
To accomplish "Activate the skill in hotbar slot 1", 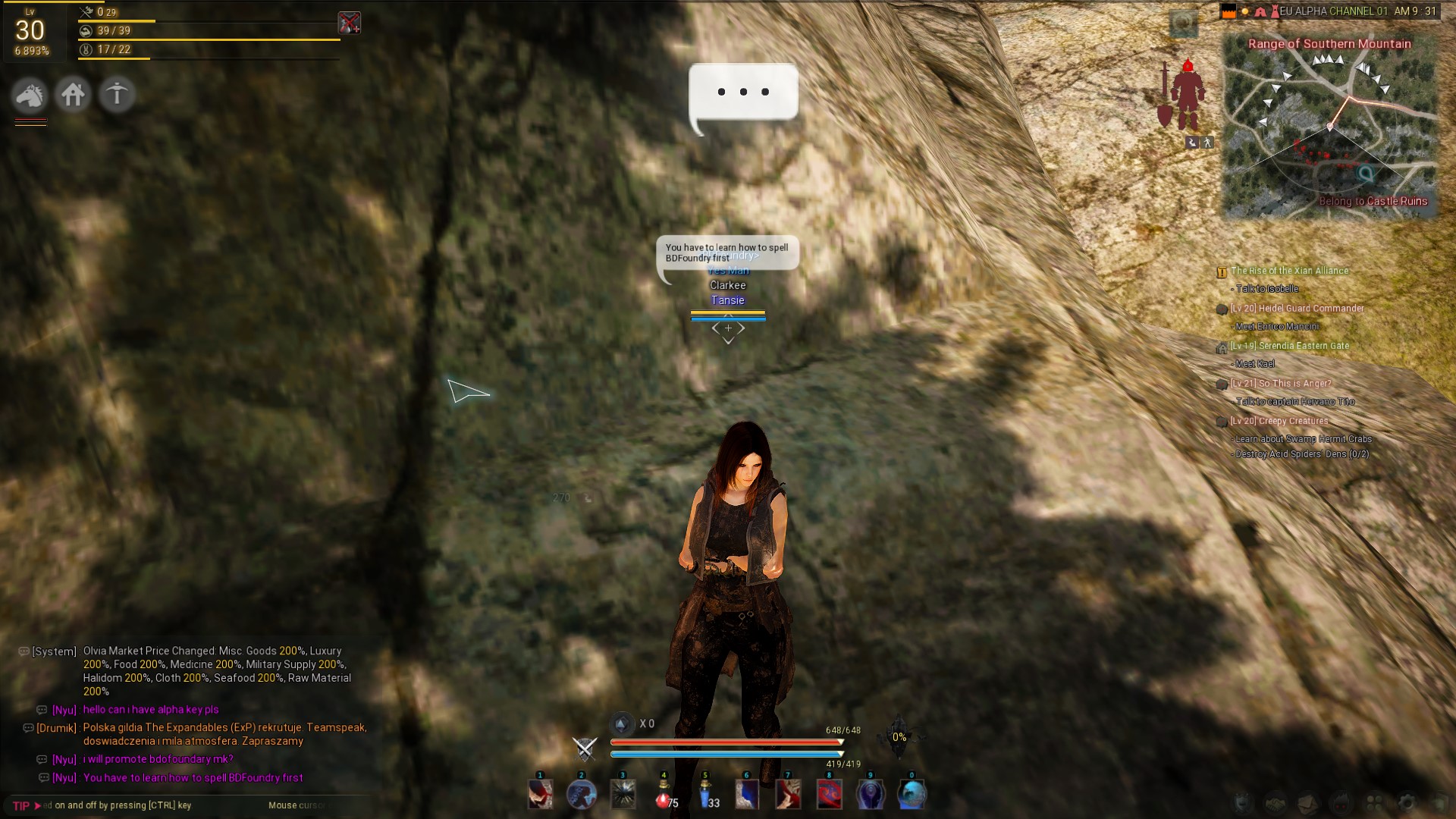I will 541,795.
